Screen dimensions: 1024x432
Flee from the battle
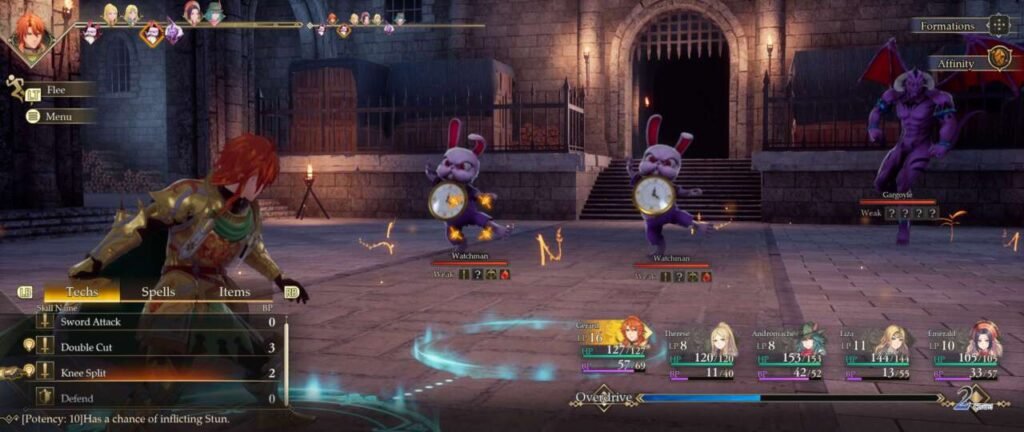coord(56,90)
